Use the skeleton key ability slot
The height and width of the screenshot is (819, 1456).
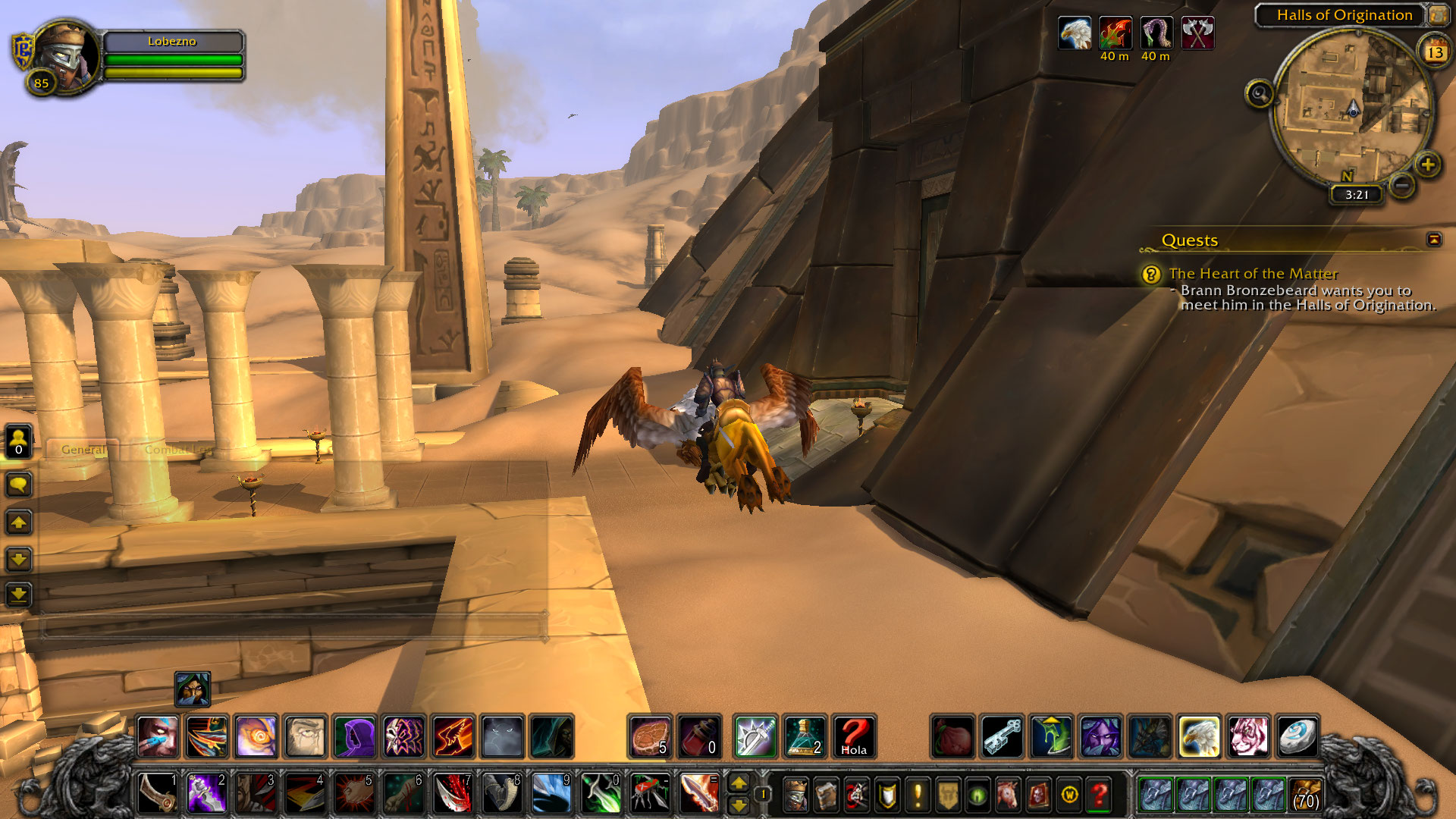1002,736
